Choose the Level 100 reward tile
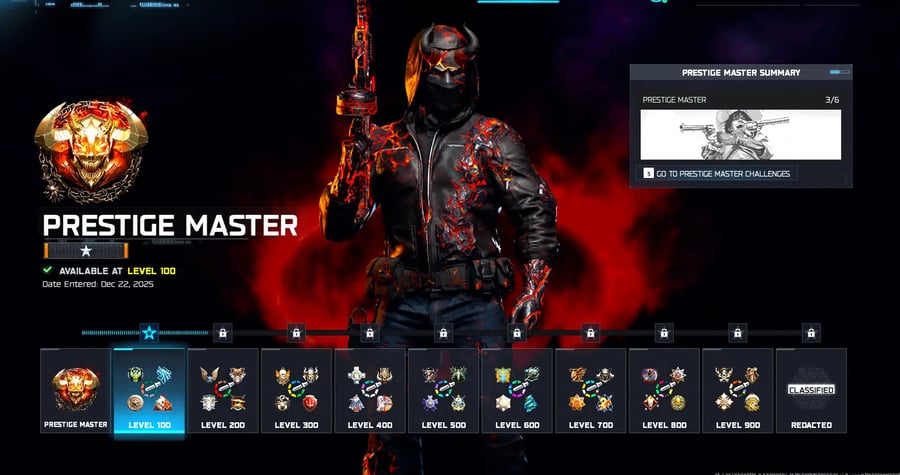The image size is (900, 475). click(x=149, y=390)
